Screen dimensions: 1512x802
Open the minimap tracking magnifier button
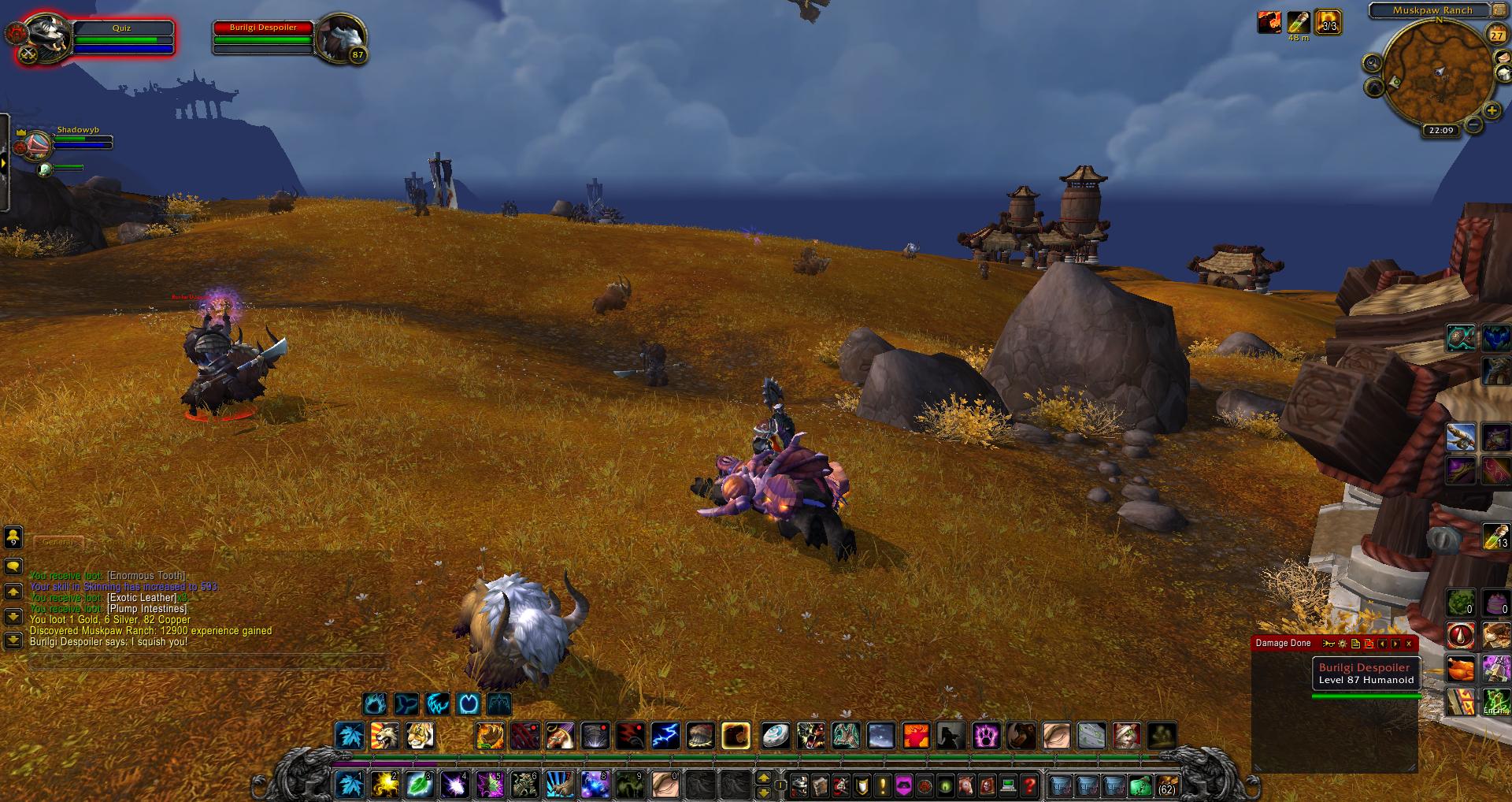(x=1373, y=63)
